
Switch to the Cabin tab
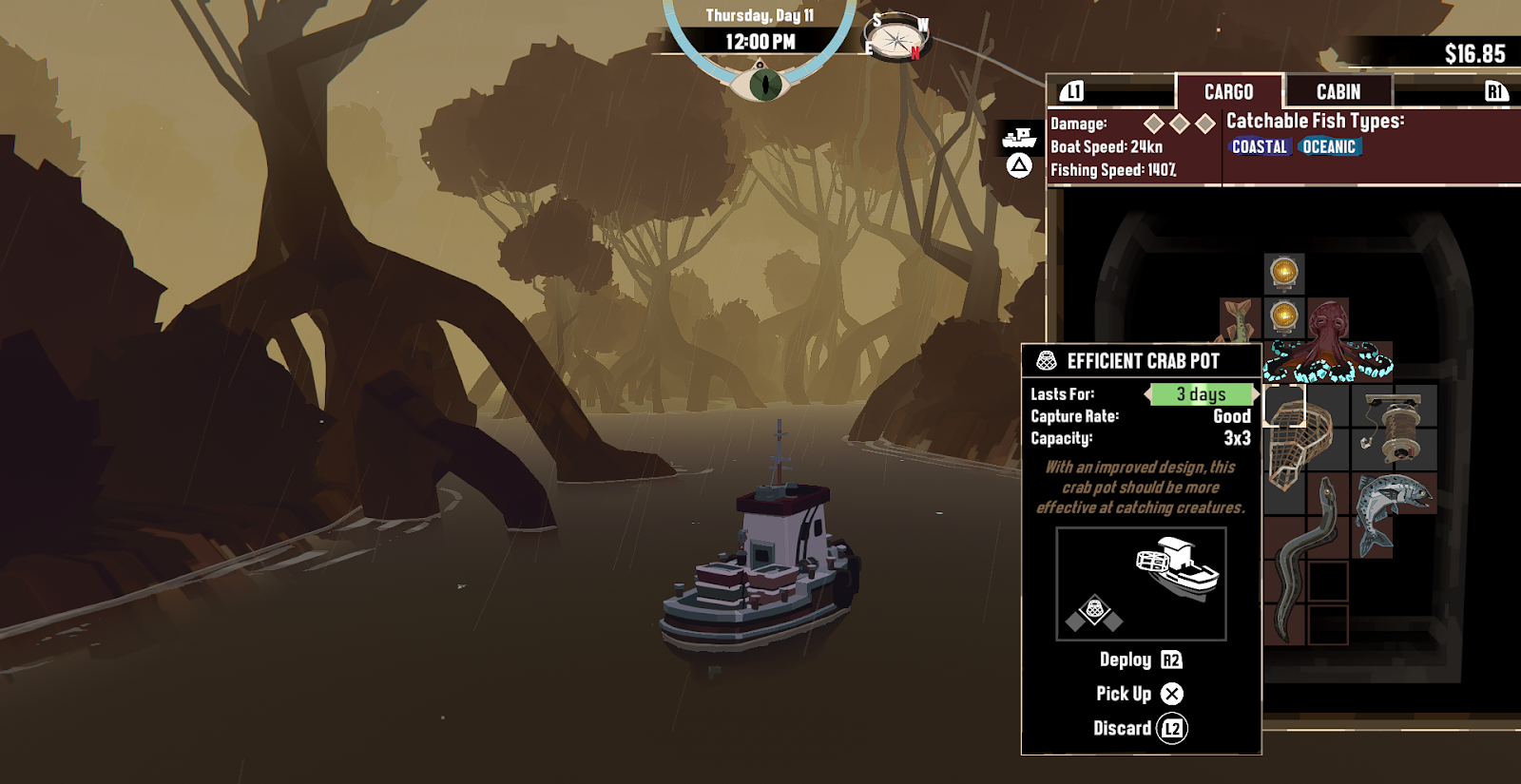(x=1338, y=92)
